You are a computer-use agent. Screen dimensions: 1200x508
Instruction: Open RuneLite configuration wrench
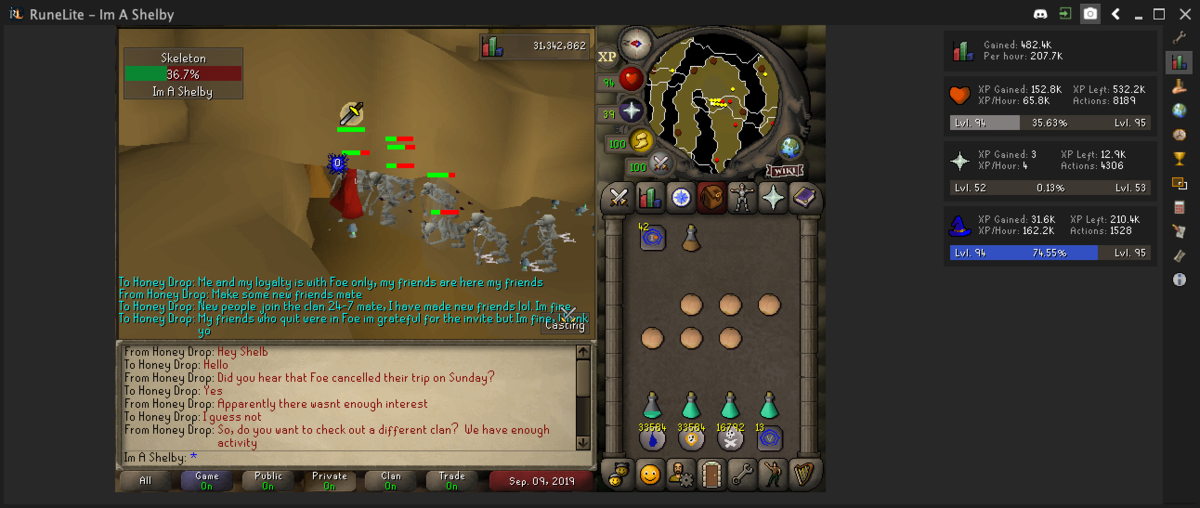click(1179, 37)
